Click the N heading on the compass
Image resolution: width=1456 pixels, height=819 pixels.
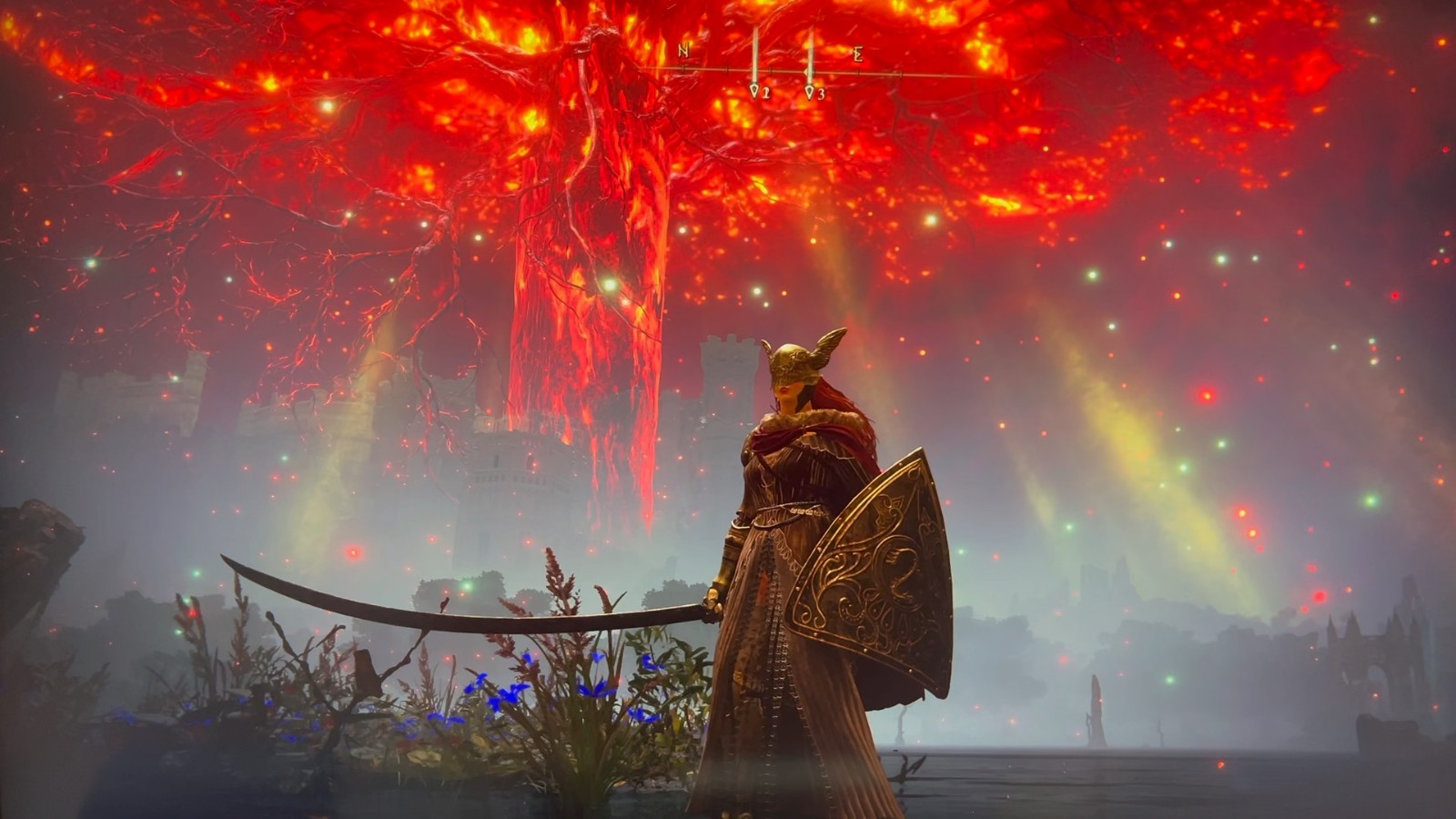tap(683, 52)
